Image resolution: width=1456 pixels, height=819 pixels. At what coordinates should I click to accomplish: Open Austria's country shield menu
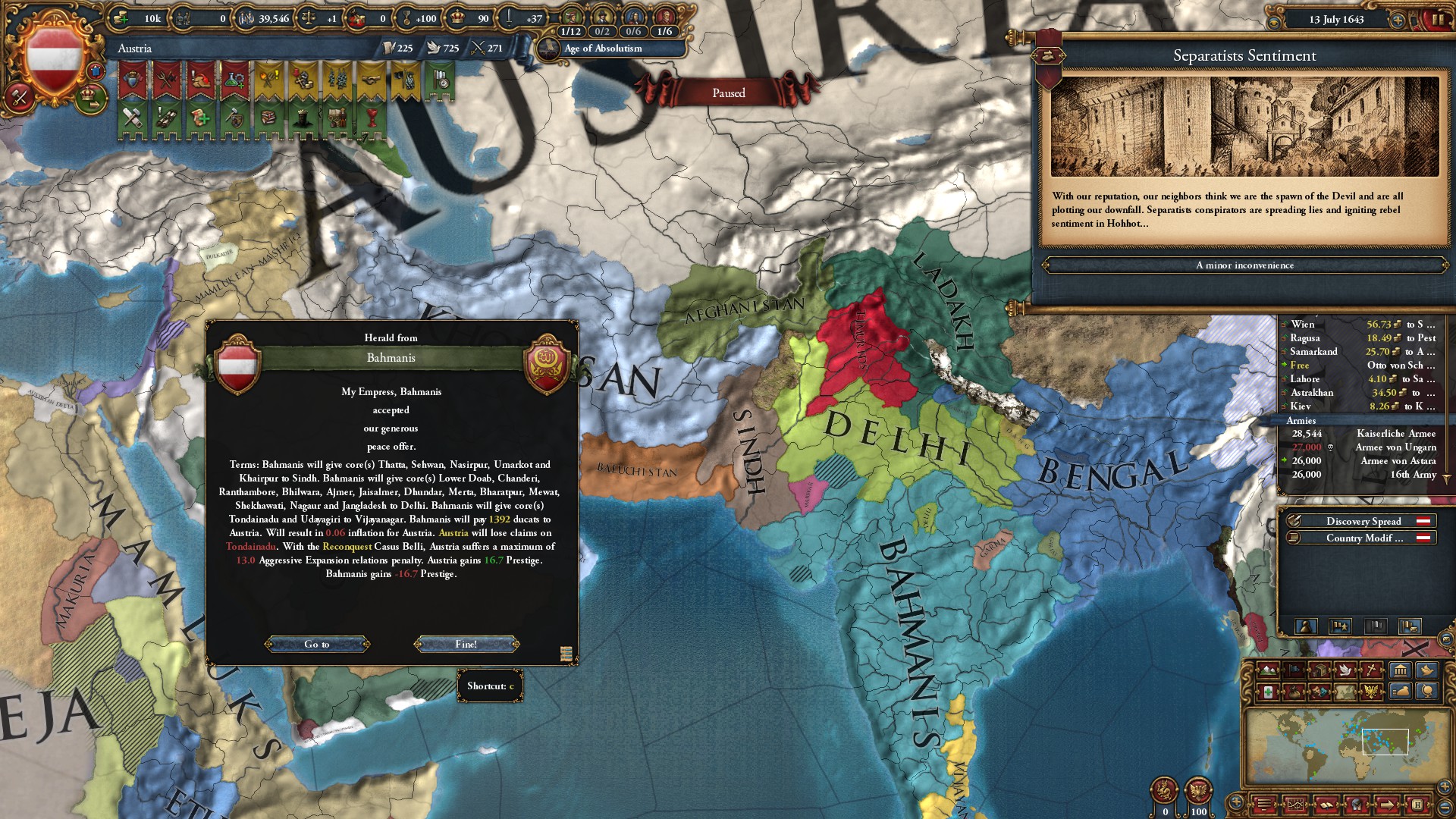(x=54, y=58)
